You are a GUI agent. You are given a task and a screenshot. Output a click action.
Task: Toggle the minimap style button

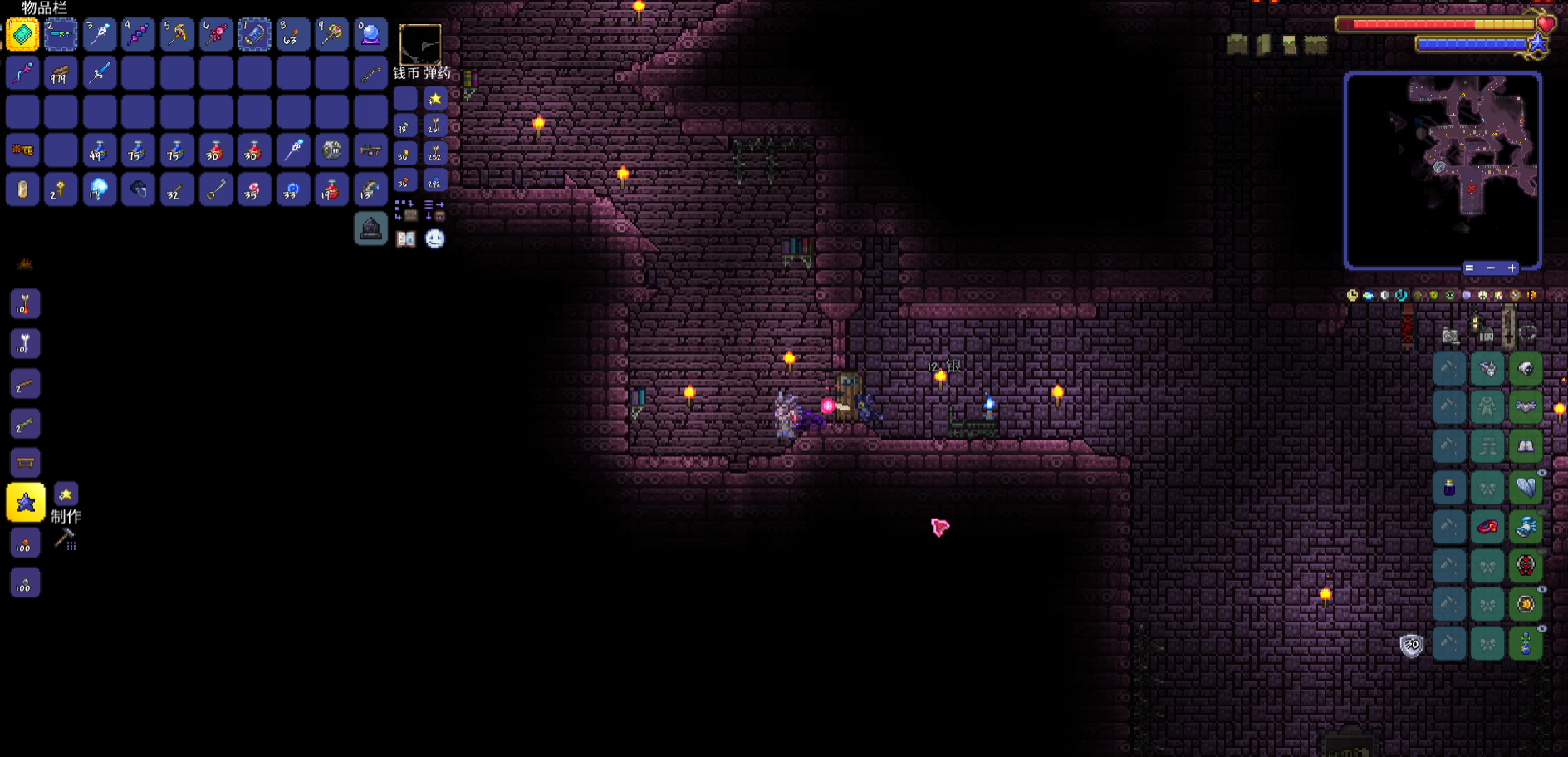tap(1469, 268)
